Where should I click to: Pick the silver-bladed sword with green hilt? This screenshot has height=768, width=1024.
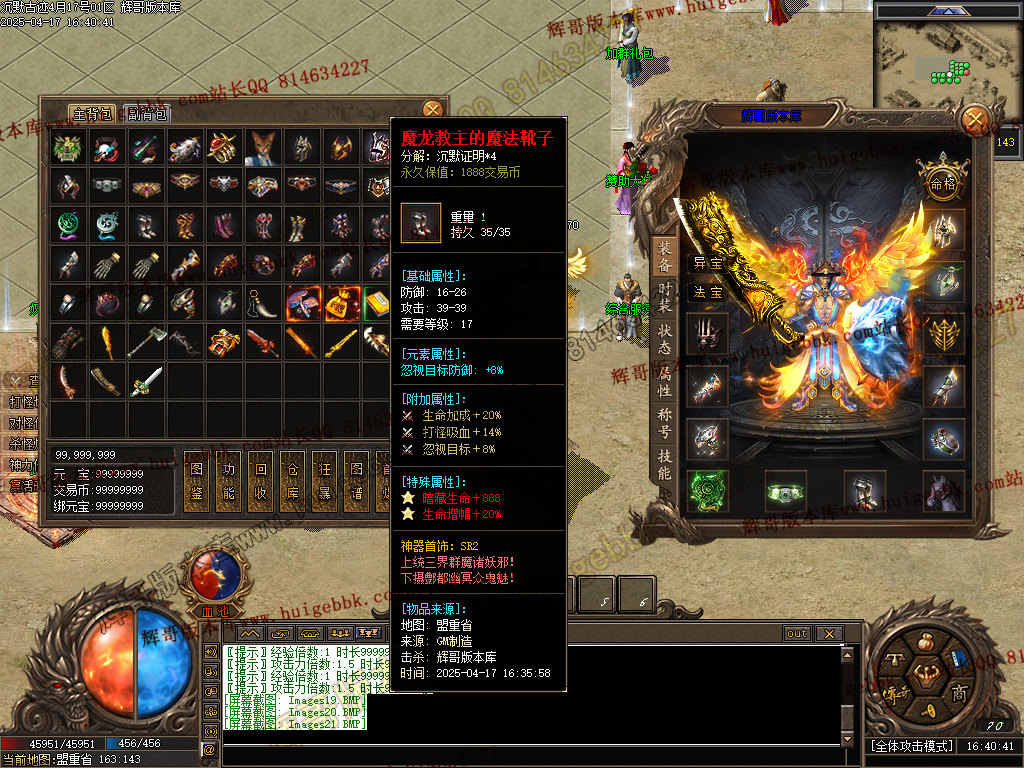pos(146,381)
